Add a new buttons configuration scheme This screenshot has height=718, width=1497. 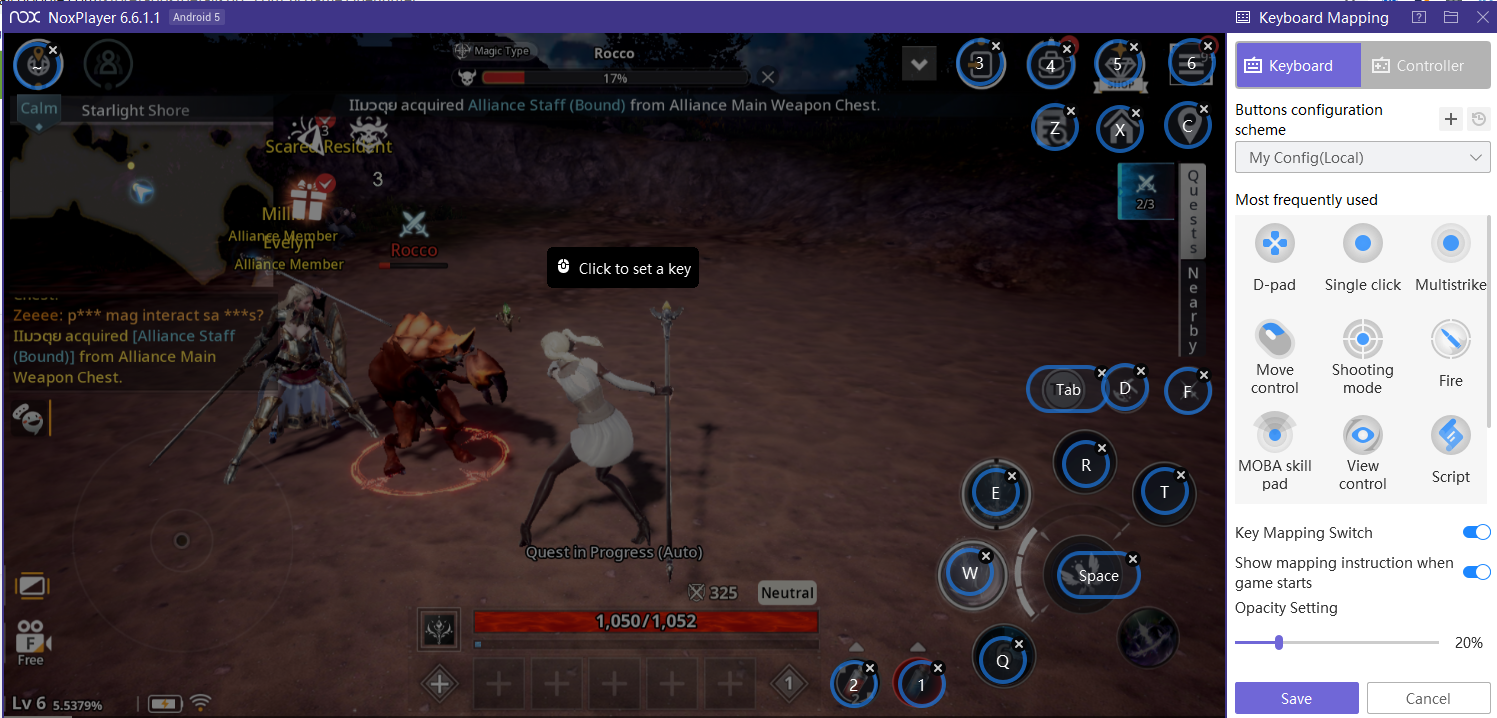coord(1451,120)
